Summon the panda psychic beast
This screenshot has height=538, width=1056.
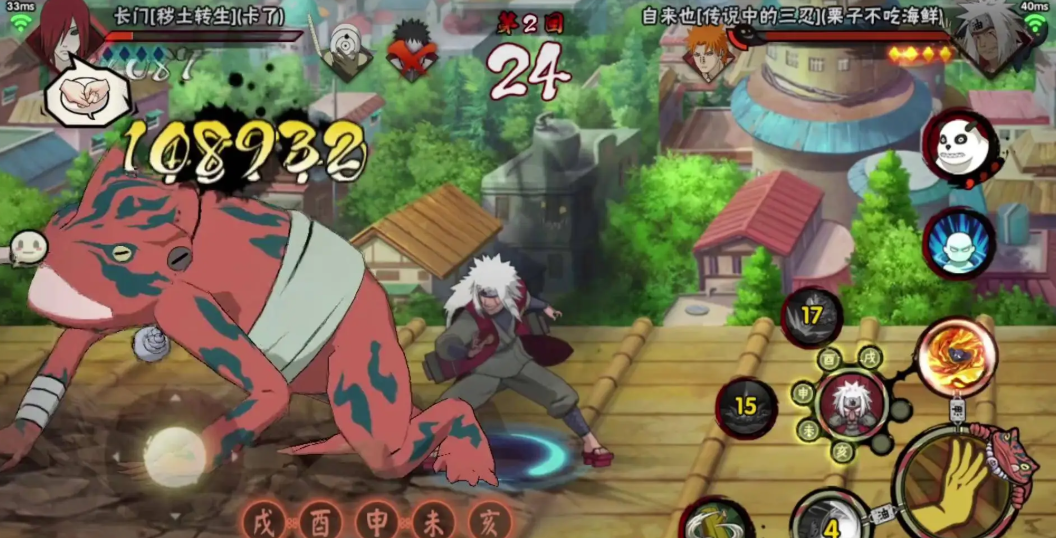(x=959, y=147)
